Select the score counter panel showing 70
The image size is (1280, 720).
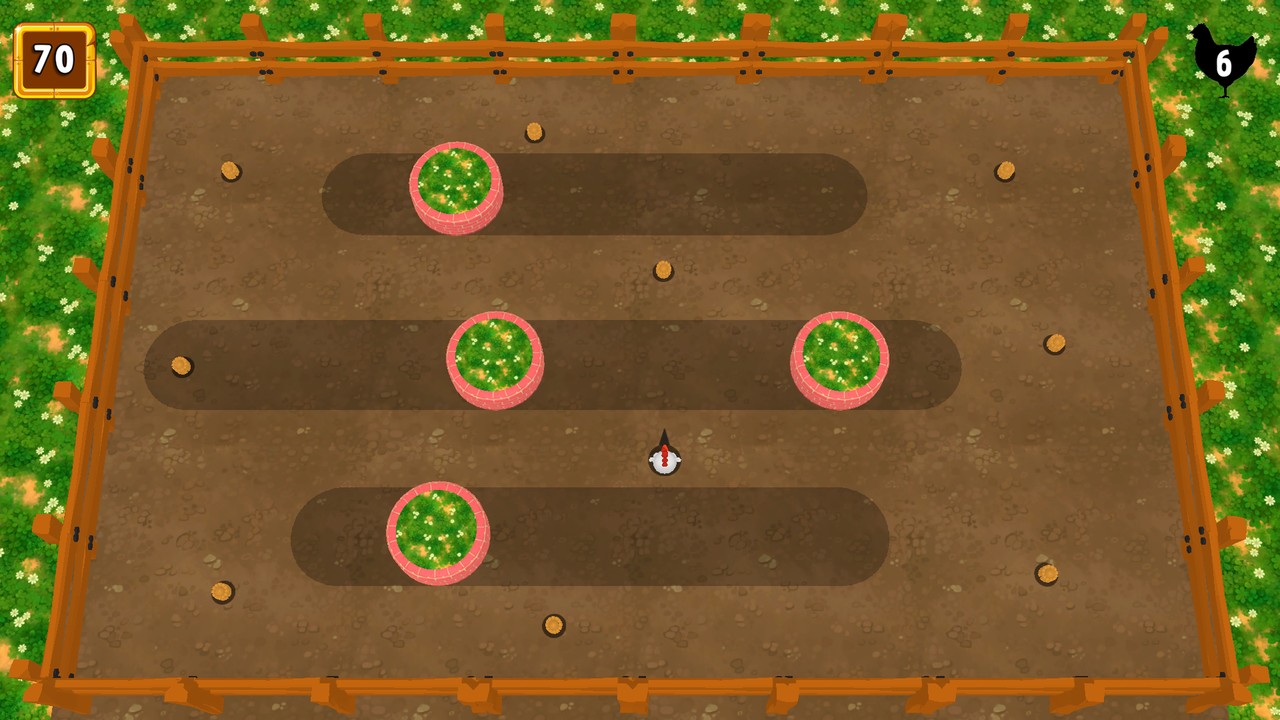tap(55, 60)
